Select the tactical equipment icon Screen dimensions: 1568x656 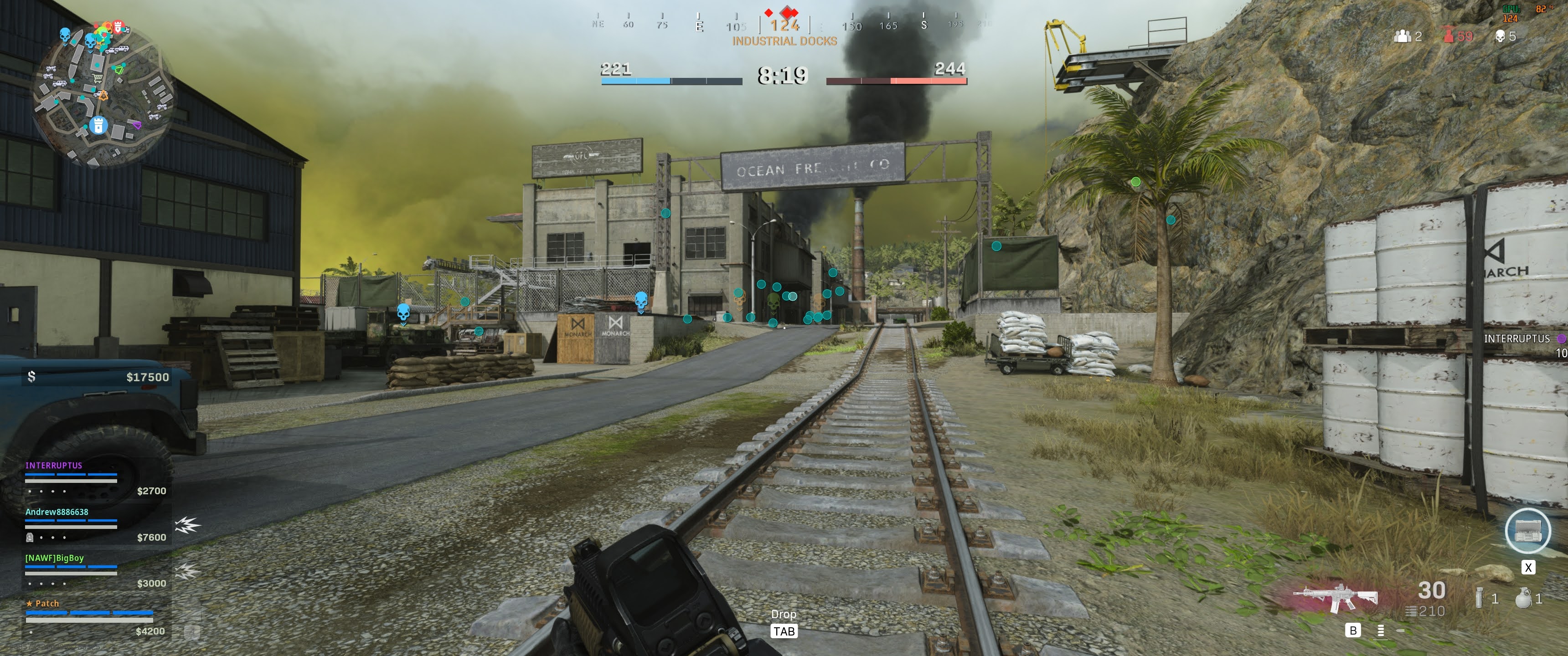[x=1480, y=598]
